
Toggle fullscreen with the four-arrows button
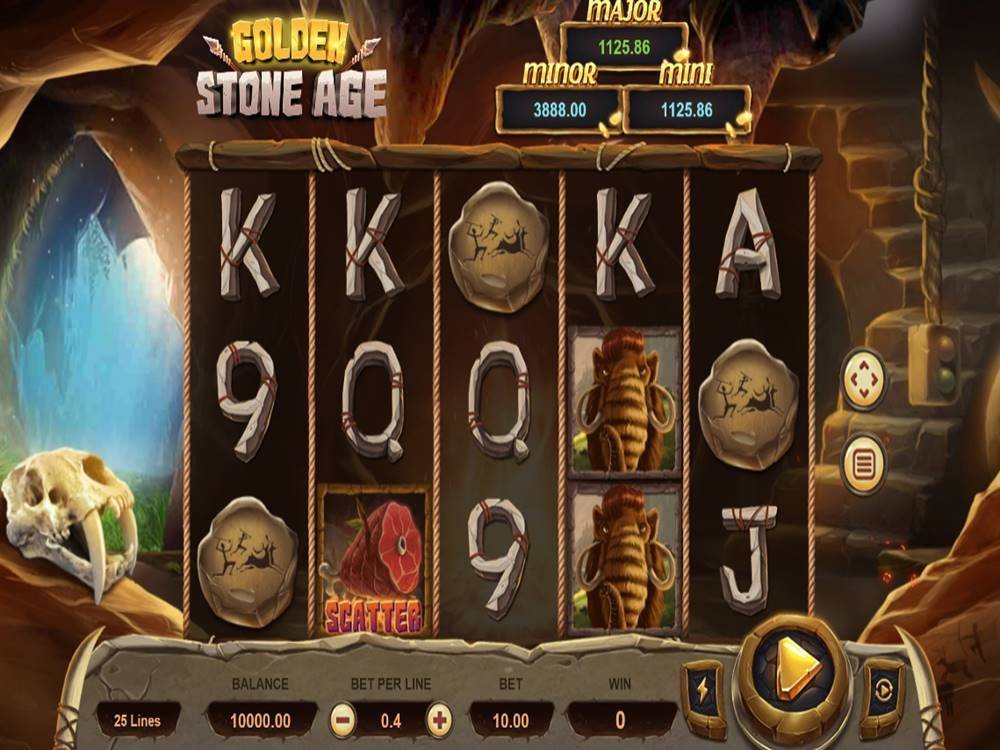click(863, 379)
